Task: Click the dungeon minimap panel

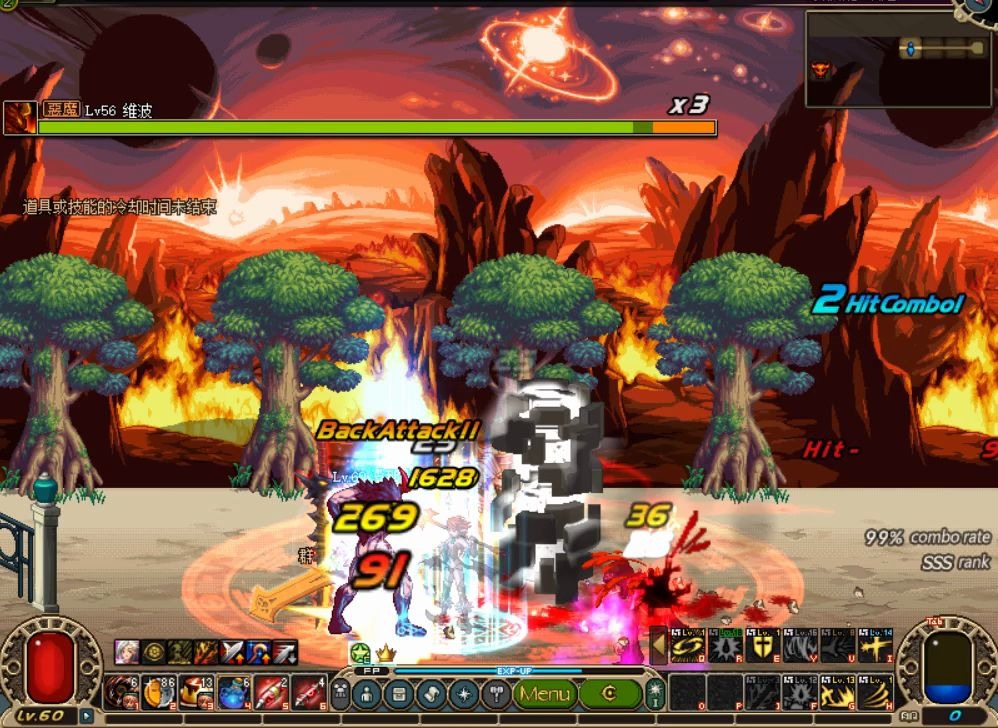Action: click(x=898, y=58)
